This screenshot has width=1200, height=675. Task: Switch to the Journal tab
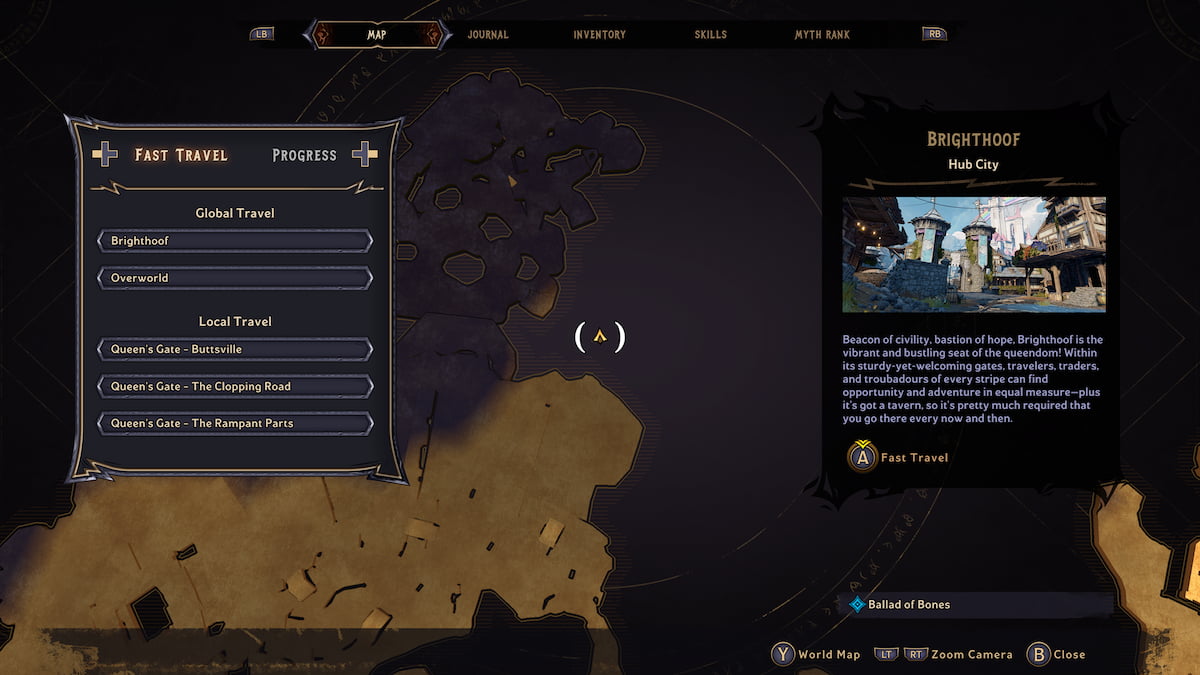coord(488,35)
